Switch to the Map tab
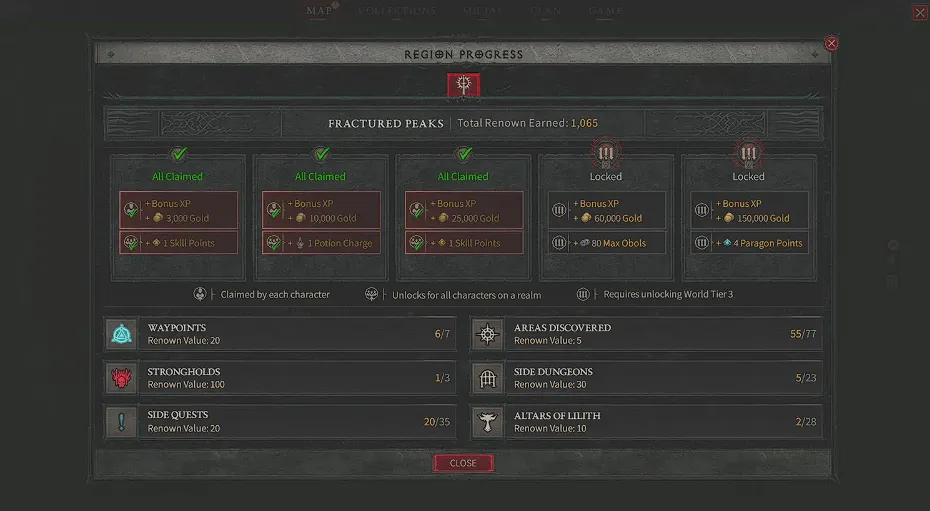The height and width of the screenshot is (511, 930). (320, 11)
